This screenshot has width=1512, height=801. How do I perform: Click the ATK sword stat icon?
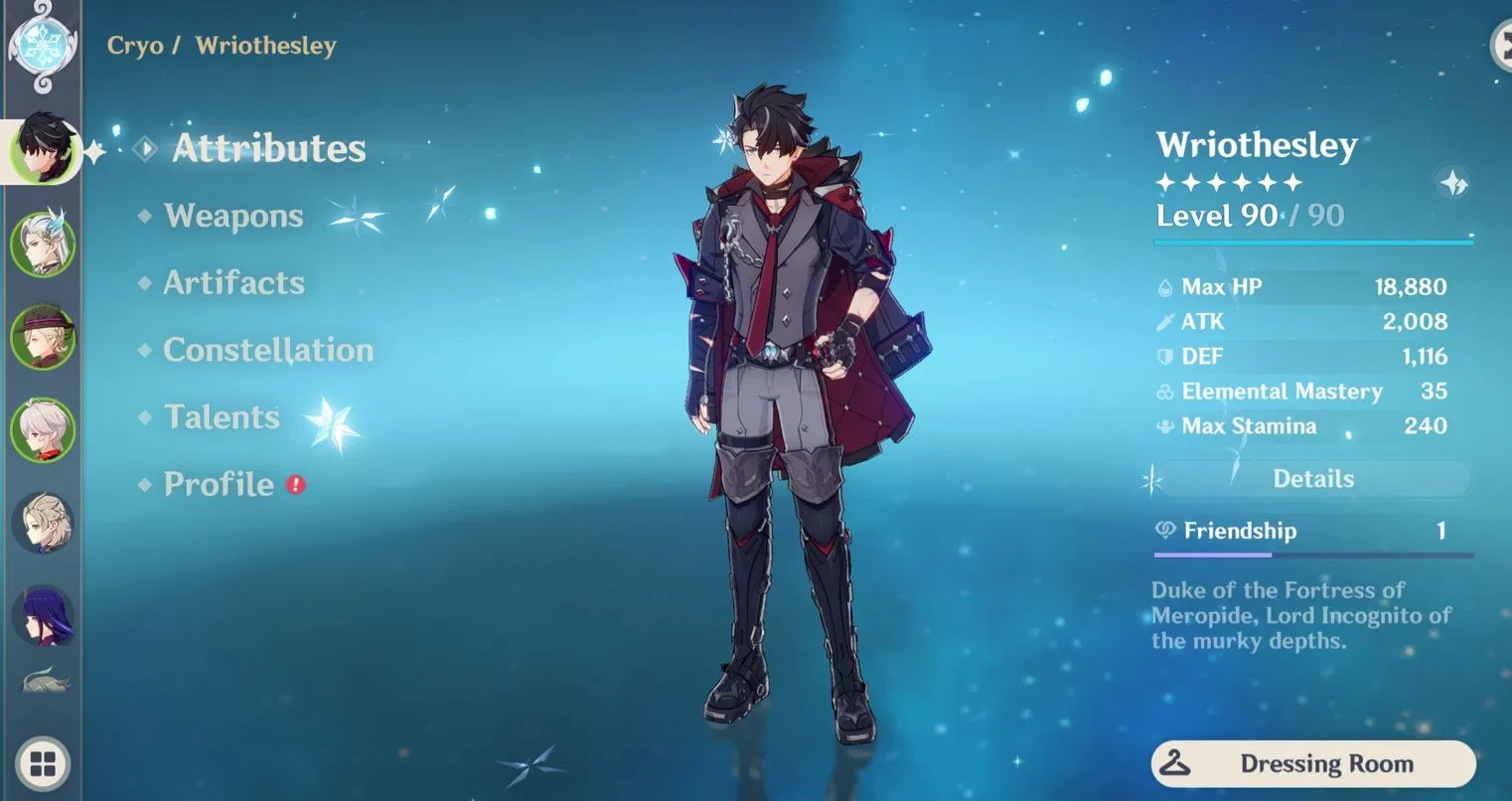pyautogui.click(x=1163, y=321)
